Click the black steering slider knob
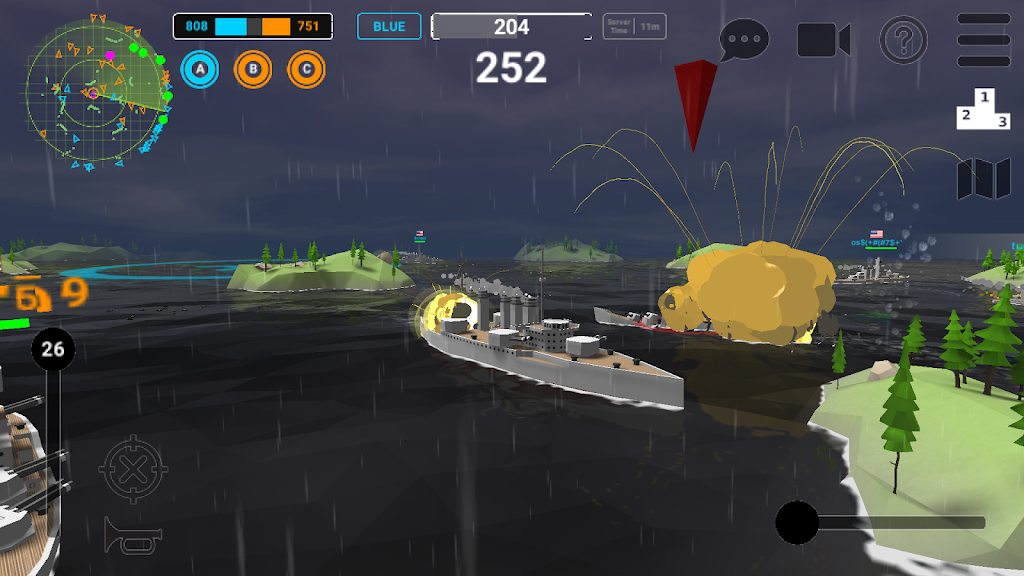The image size is (1024, 576). click(798, 522)
